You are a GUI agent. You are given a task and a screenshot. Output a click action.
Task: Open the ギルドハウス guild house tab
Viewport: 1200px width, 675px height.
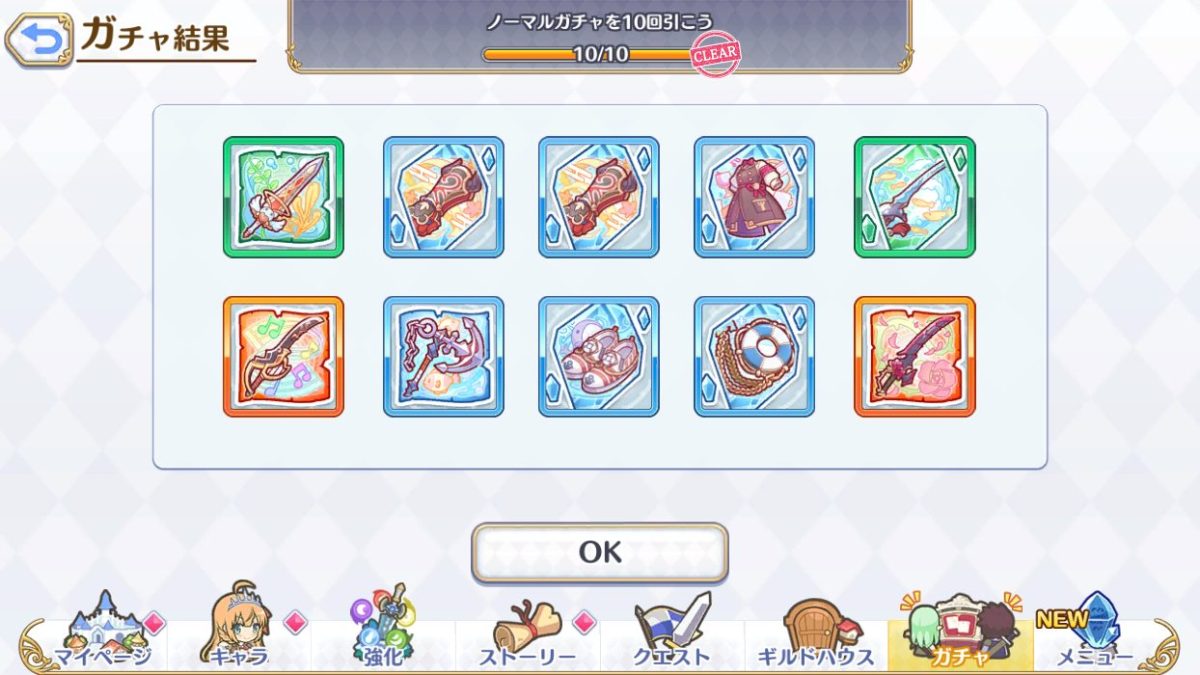[x=815, y=630]
